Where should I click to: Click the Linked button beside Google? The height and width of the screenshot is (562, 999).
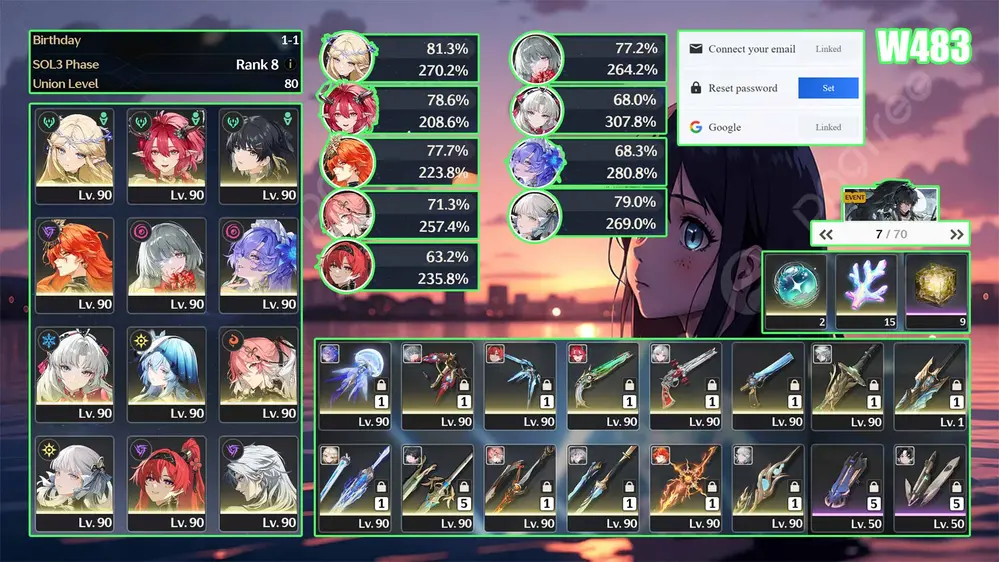(x=828, y=127)
